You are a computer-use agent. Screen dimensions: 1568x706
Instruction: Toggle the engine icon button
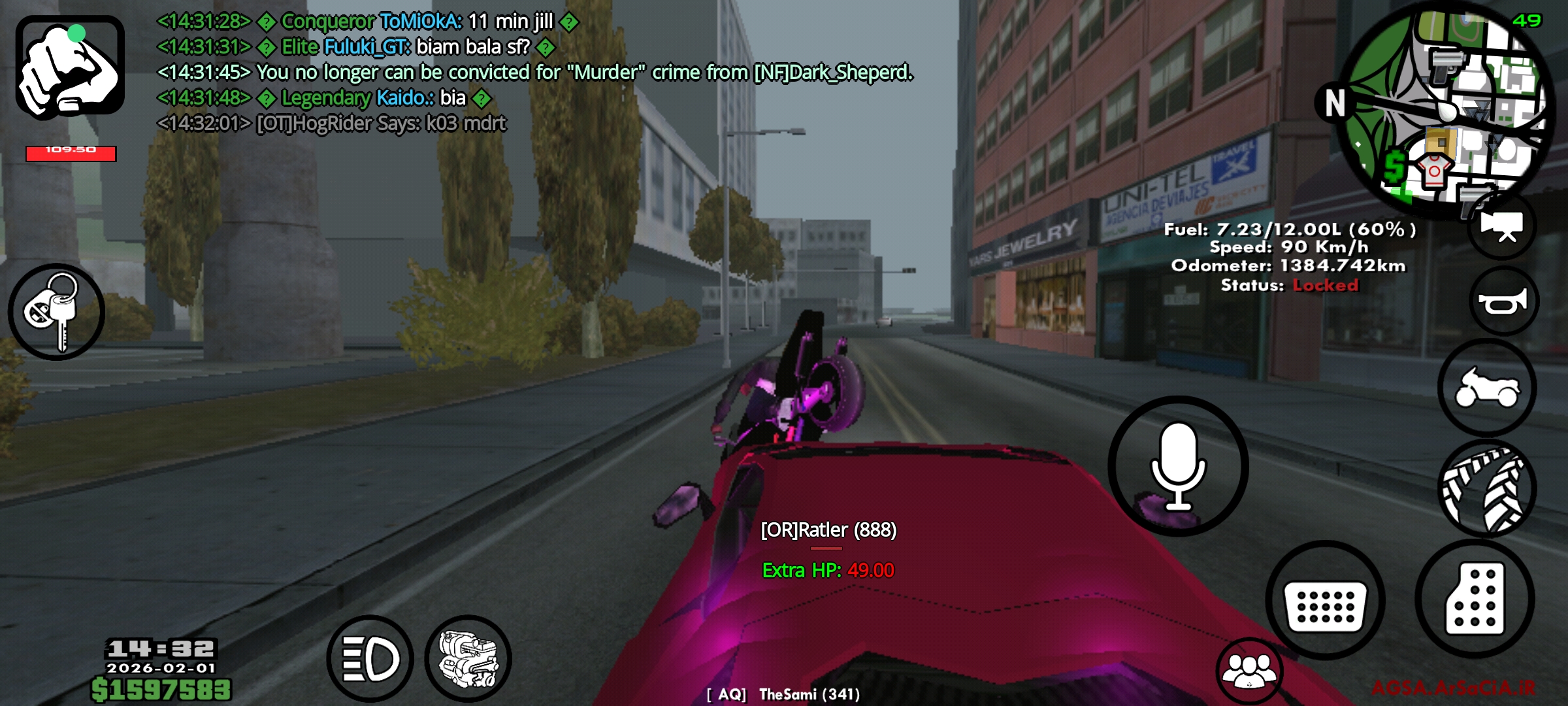[468, 658]
